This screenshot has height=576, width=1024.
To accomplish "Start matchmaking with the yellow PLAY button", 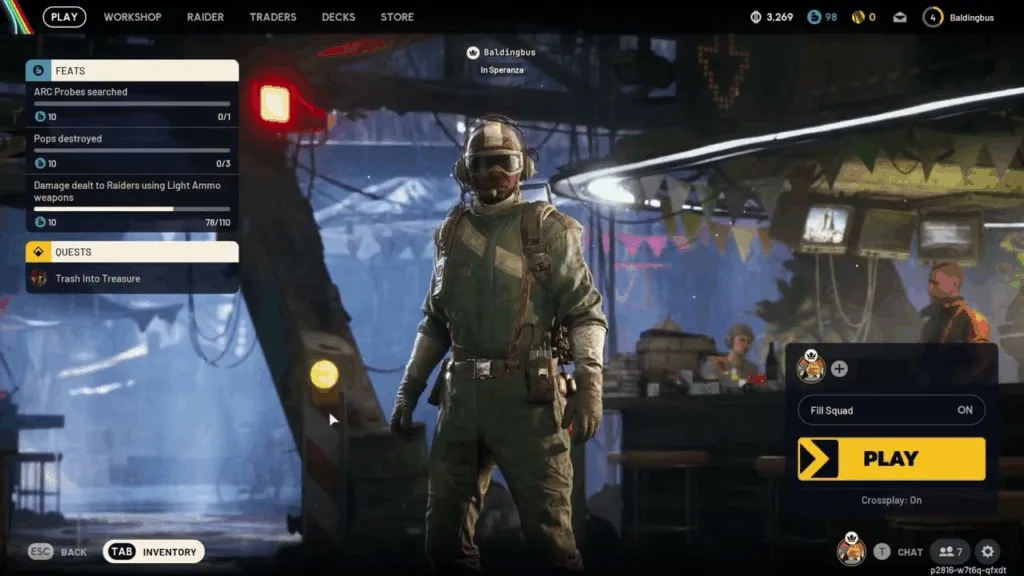I will click(891, 459).
